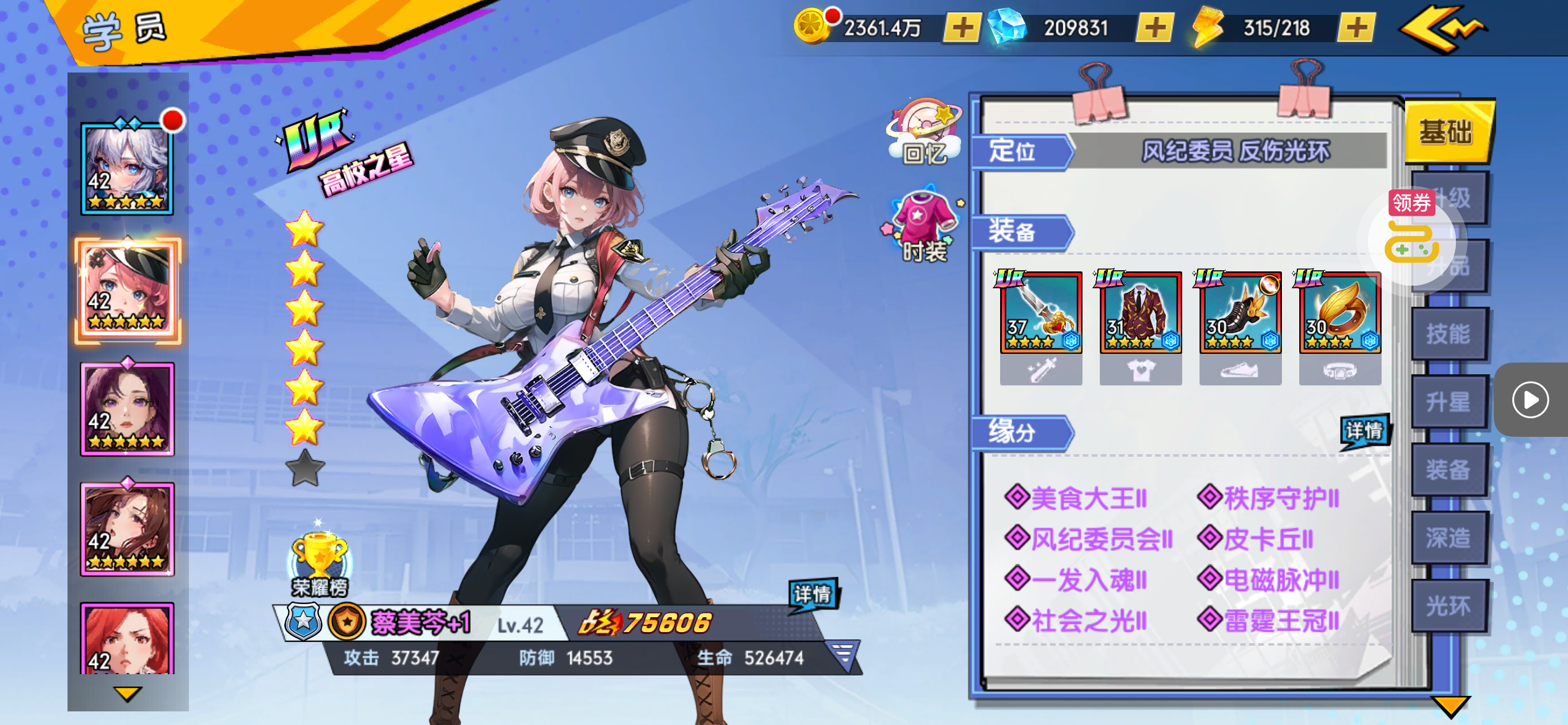Switch to the 技能 skills tab
The width and height of the screenshot is (1568, 725).
pos(1448,334)
